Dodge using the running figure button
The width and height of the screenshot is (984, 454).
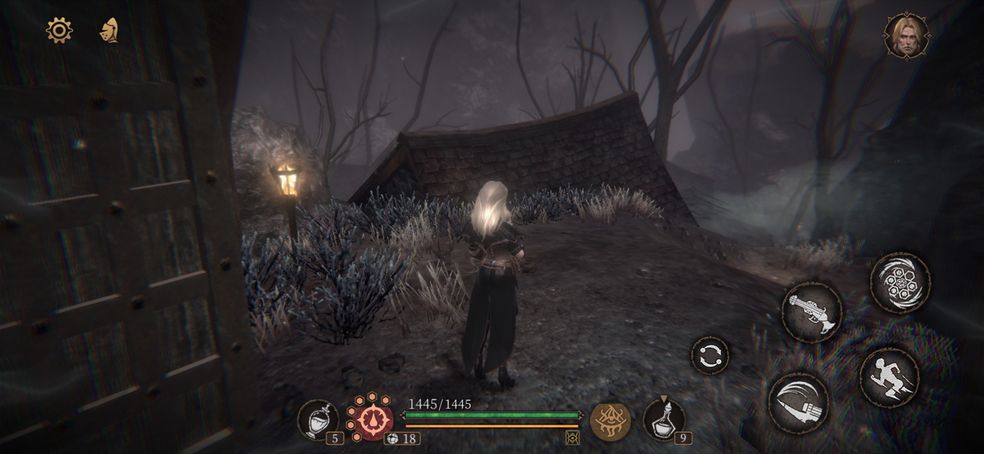(x=889, y=377)
